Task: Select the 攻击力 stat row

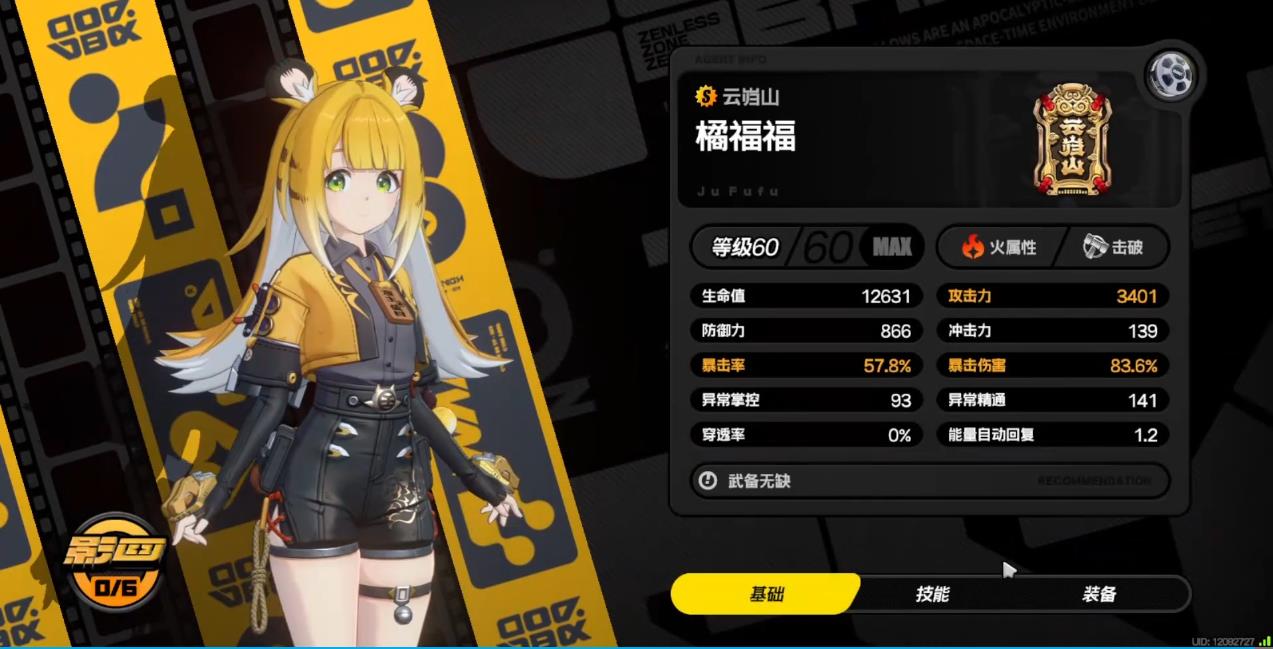Action: 1052,296
